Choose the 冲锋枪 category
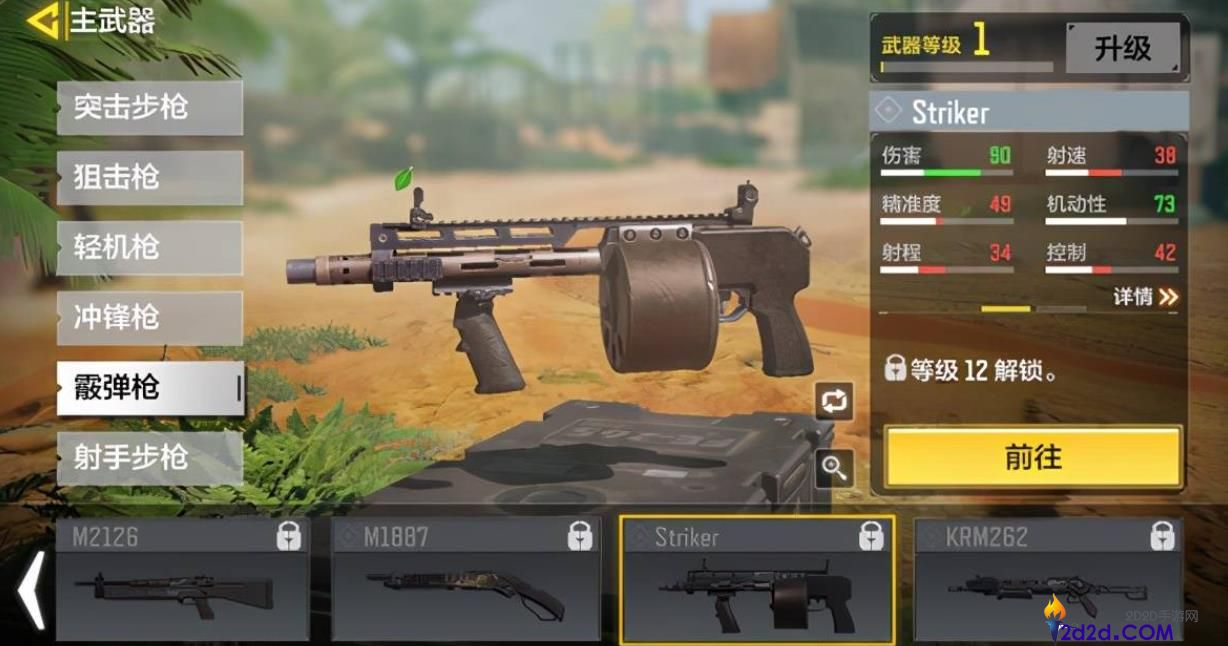Image resolution: width=1228 pixels, height=646 pixels. point(149,318)
